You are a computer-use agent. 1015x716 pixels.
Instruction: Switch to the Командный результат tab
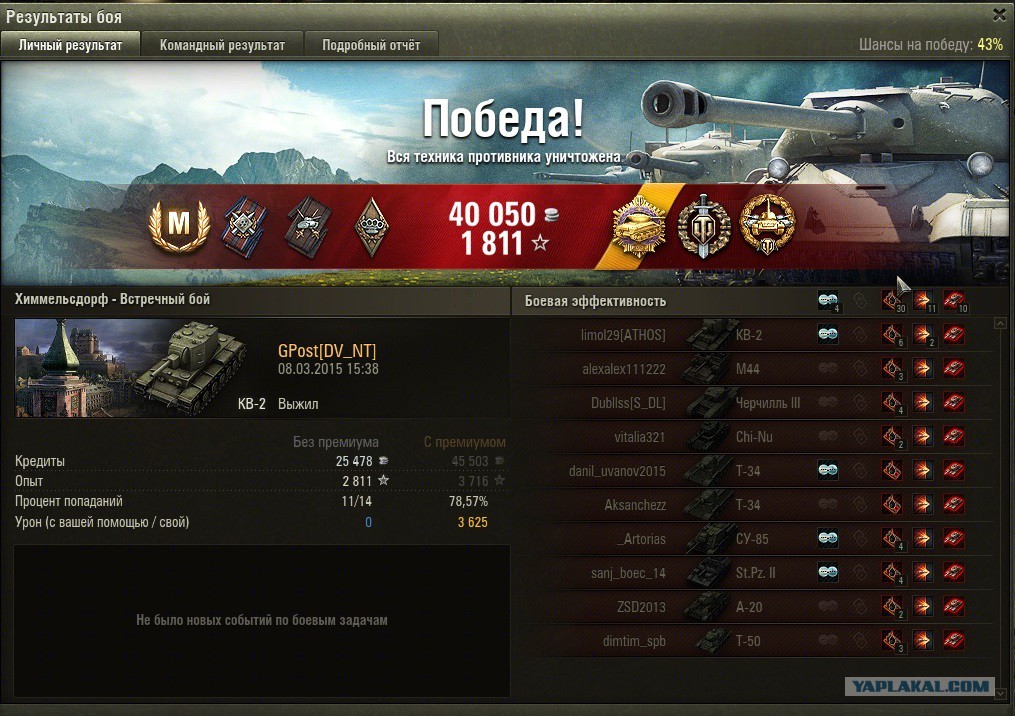coord(222,45)
